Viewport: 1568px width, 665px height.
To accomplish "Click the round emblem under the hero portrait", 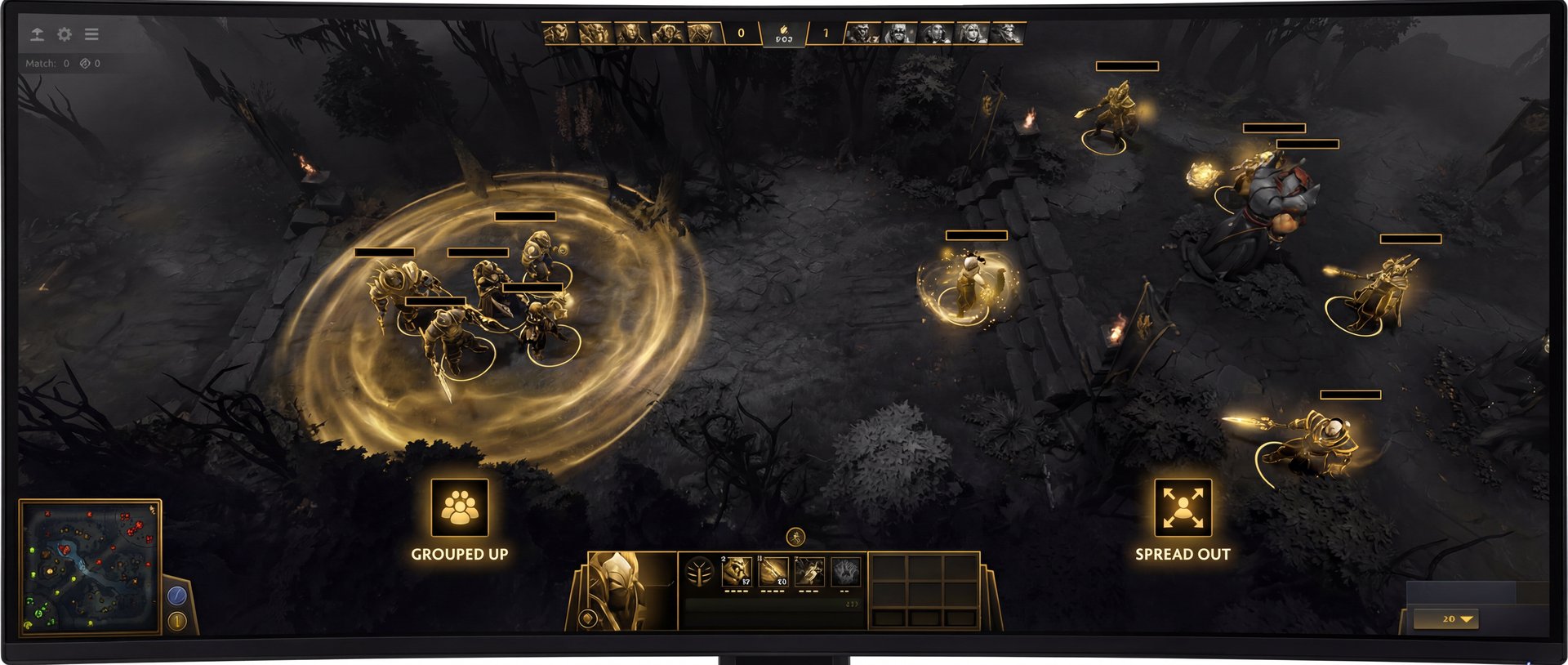I will [x=586, y=618].
